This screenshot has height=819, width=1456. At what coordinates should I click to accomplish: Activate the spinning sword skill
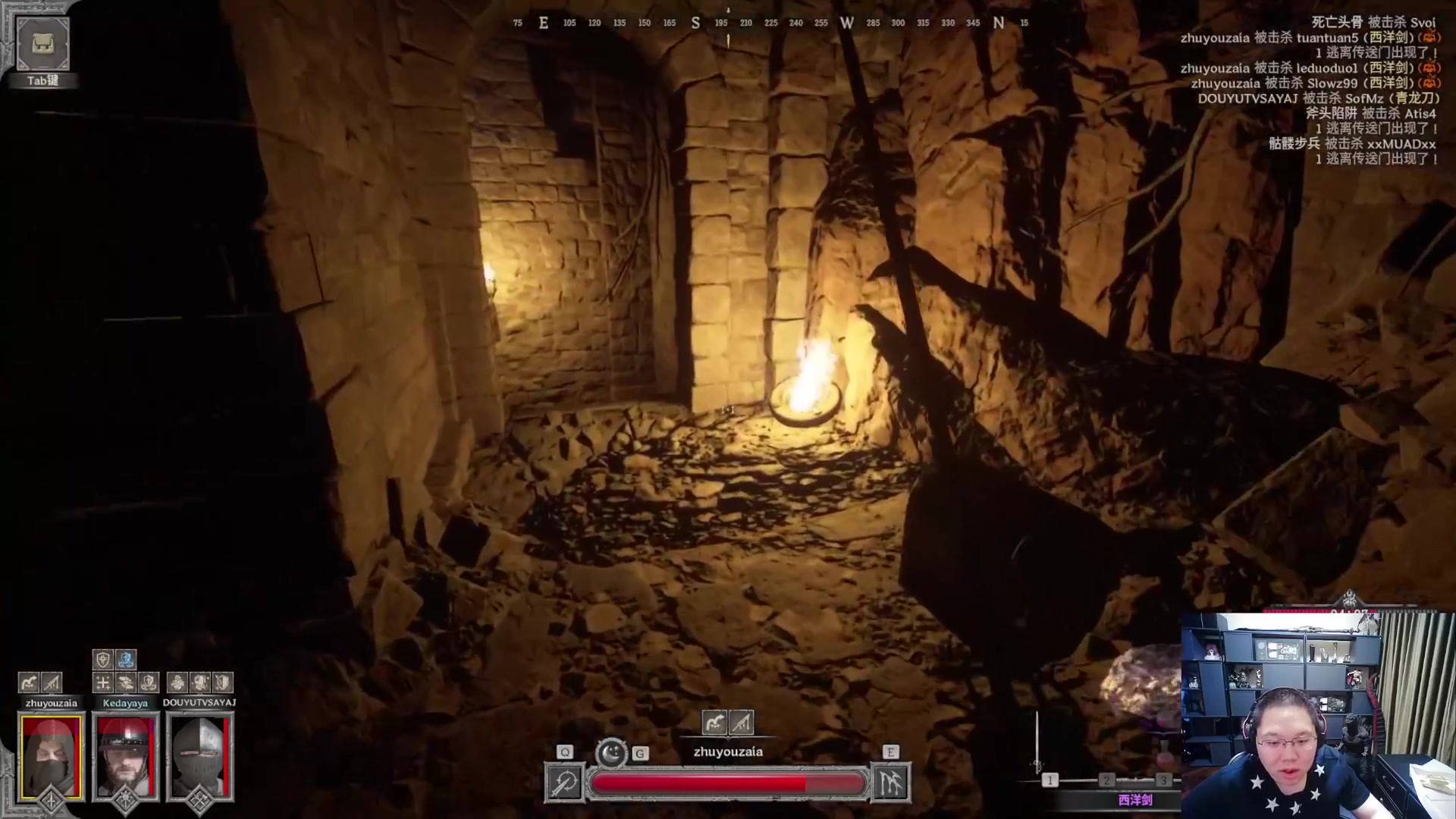click(x=565, y=783)
